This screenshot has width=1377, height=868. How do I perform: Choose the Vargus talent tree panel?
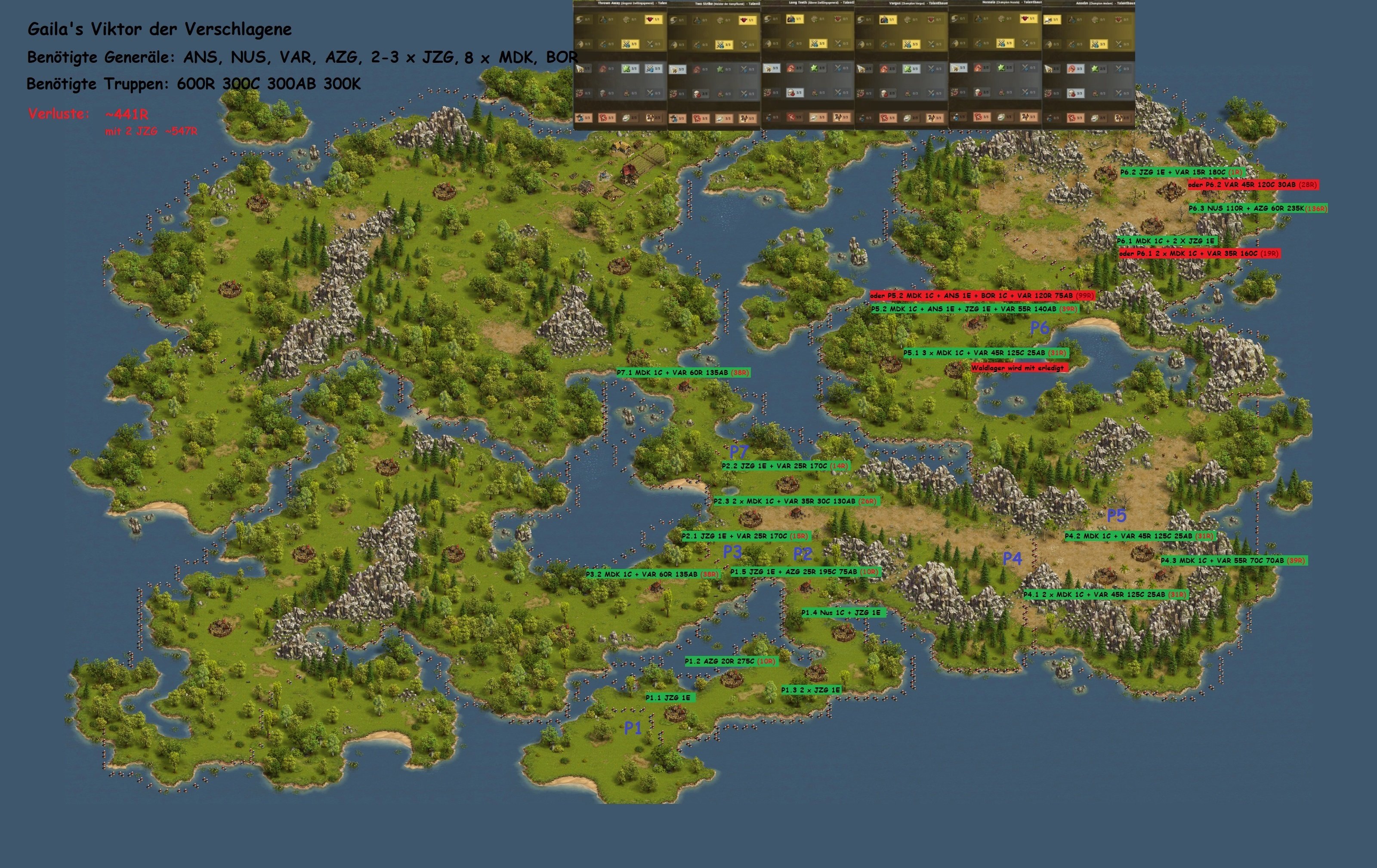[x=901, y=66]
